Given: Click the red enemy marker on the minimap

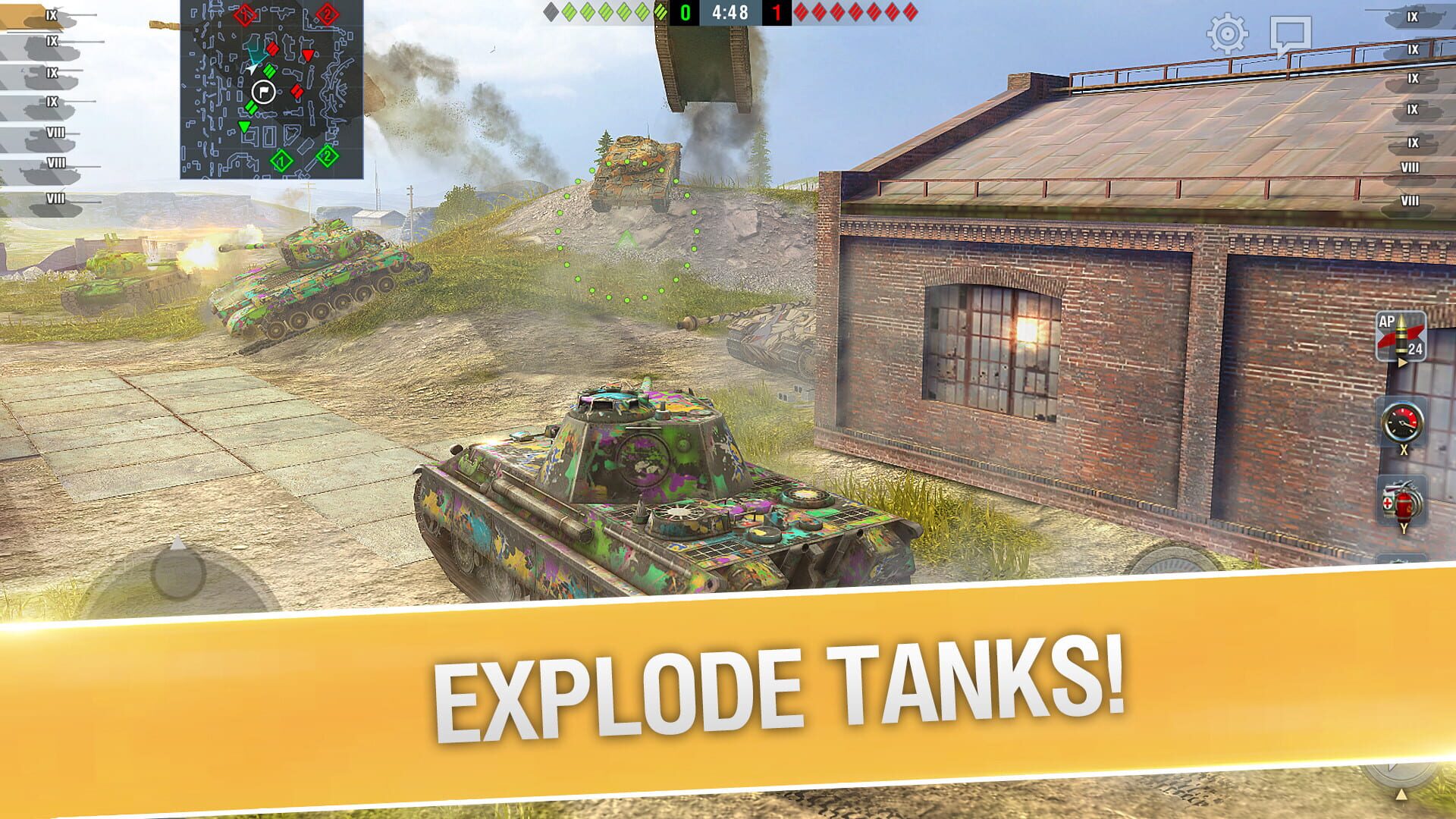Looking at the screenshot, I should point(309,53).
